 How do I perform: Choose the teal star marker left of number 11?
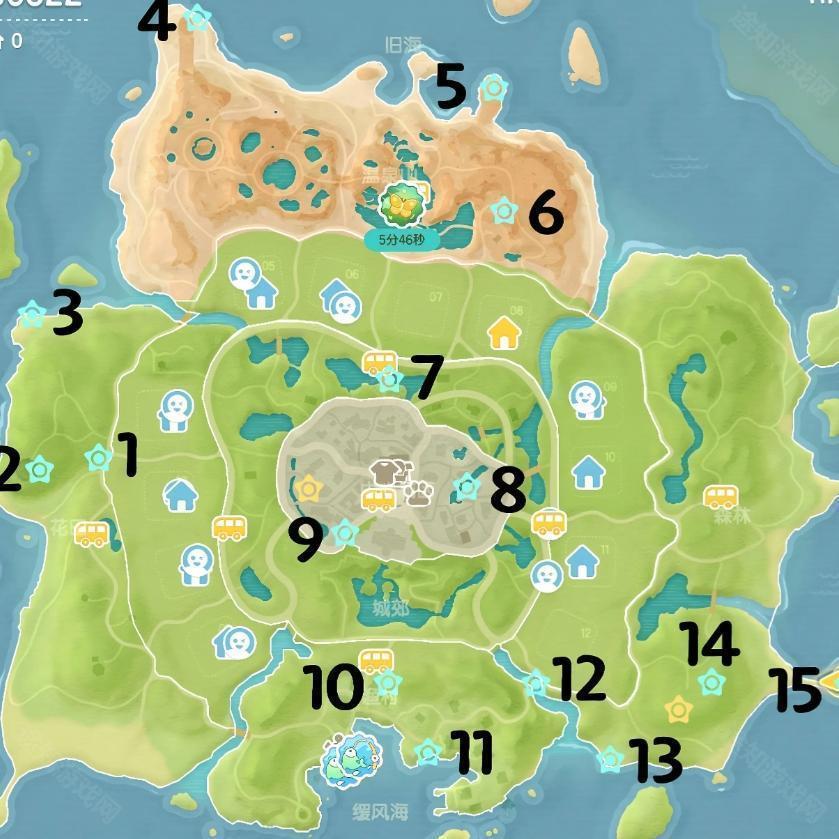pos(428,750)
